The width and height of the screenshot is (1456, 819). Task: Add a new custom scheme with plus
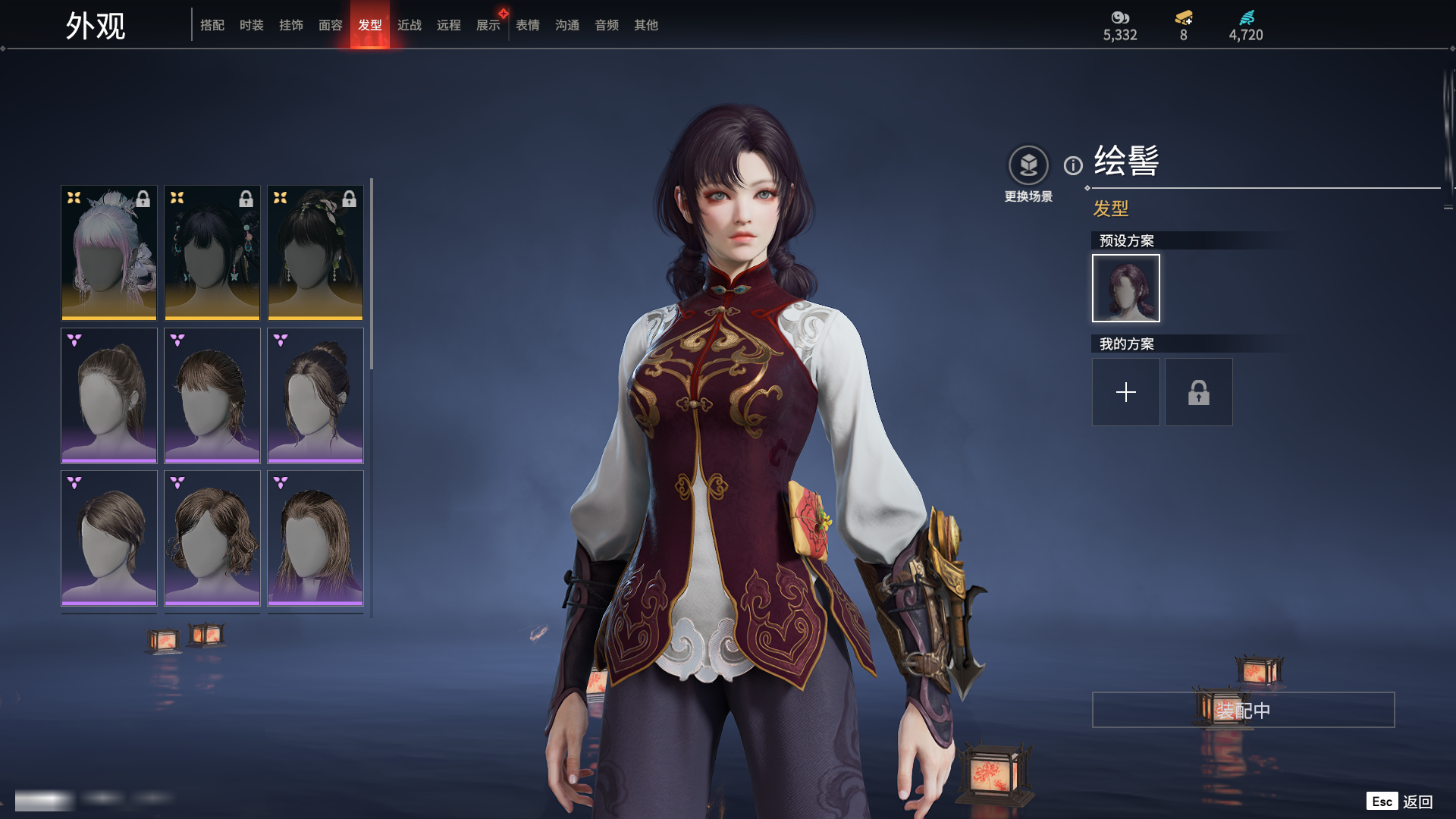[x=1126, y=392]
